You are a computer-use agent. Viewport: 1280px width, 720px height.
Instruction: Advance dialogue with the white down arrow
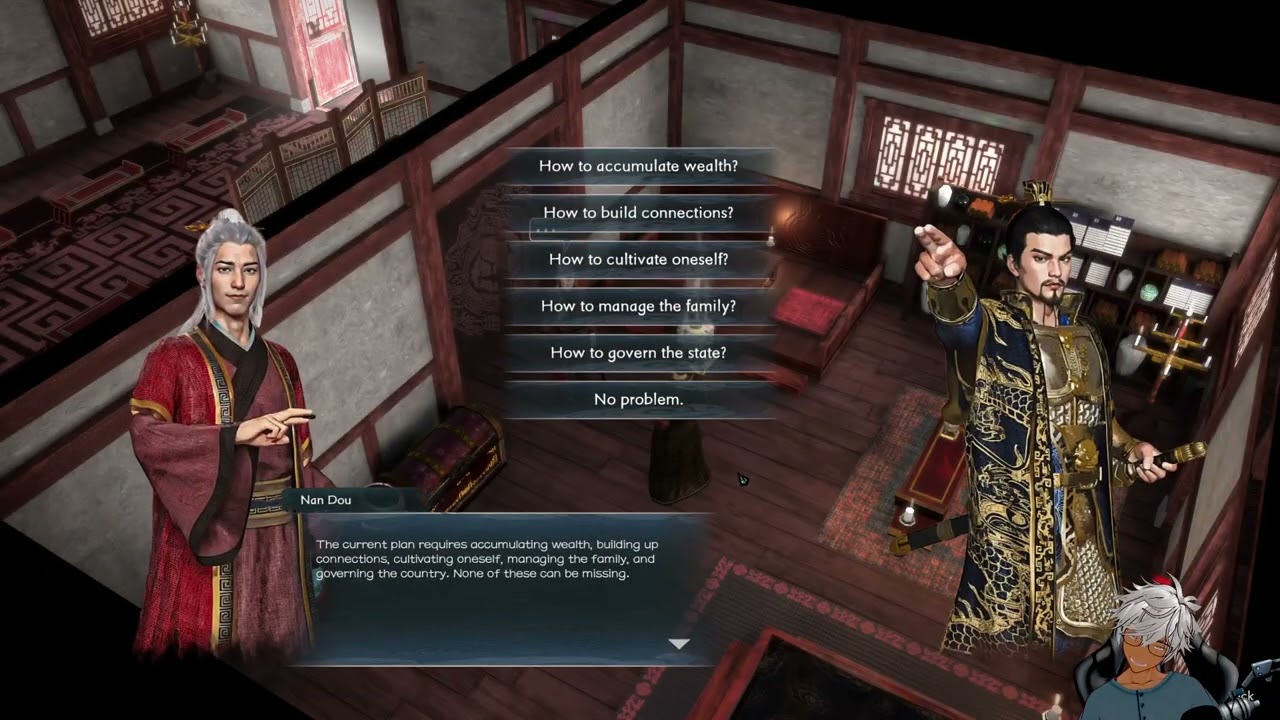[x=679, y=644]
